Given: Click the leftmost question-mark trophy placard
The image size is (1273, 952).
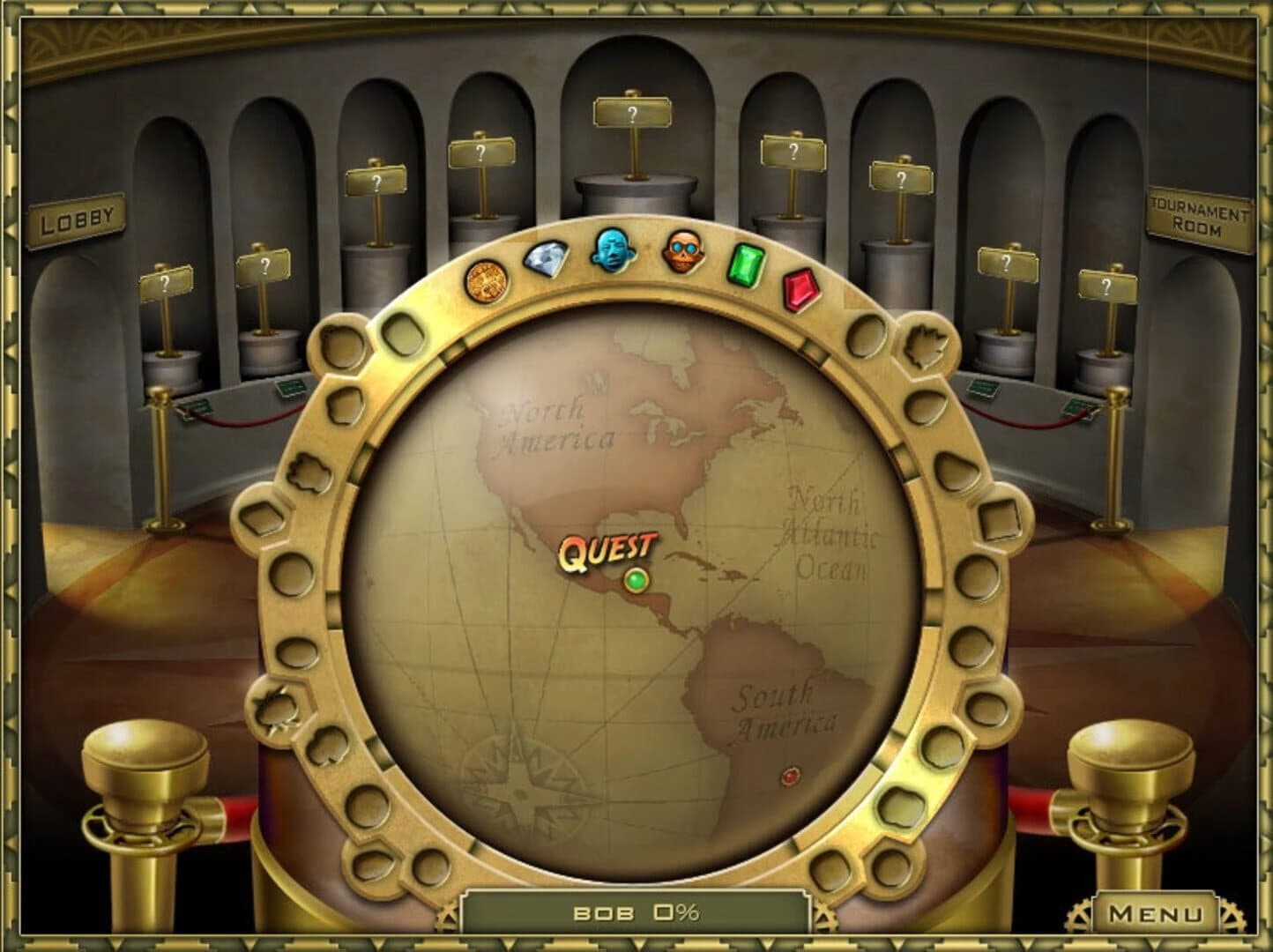Looking at the screenshot, I should [166, 282].
